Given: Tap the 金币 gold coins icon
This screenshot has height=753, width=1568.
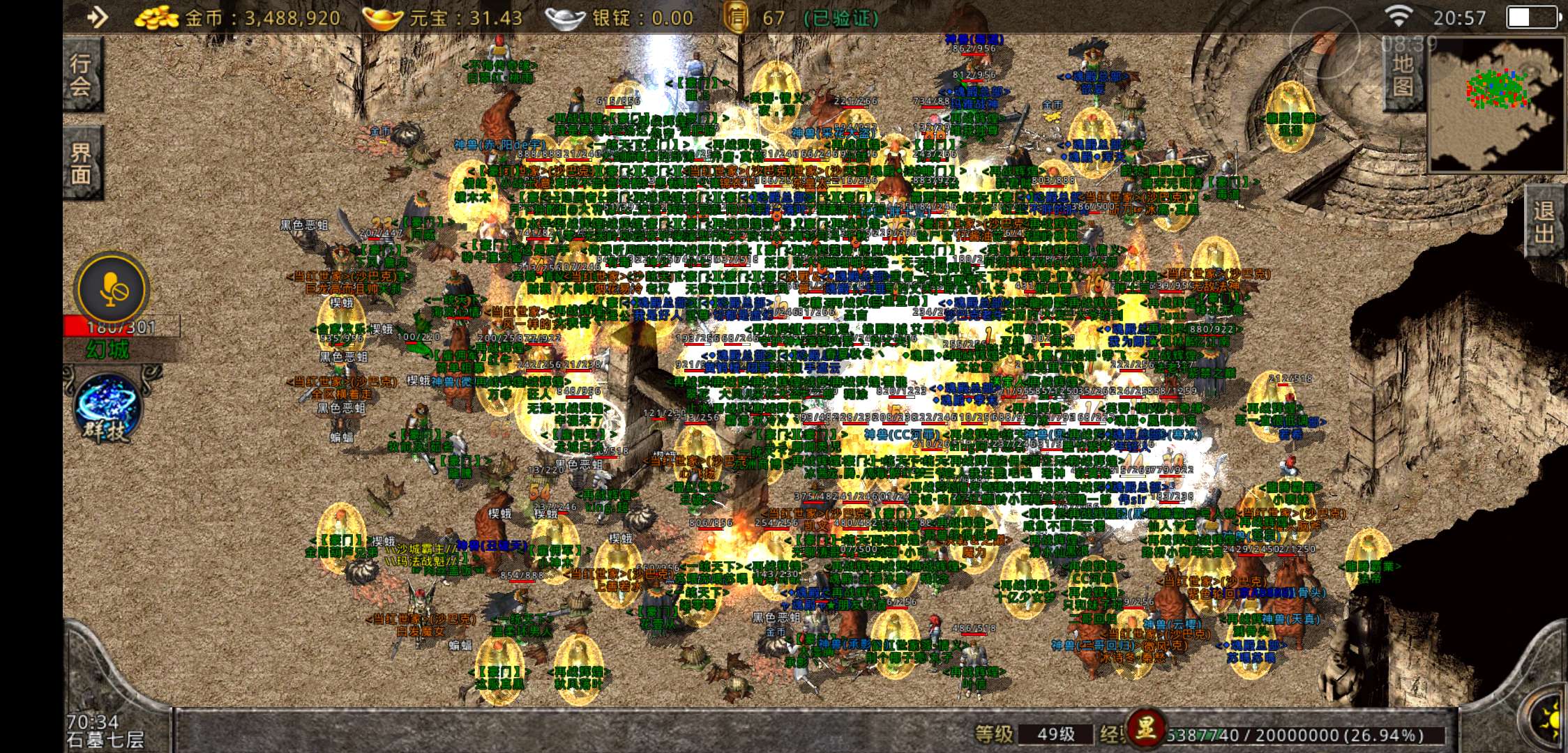Looking at the screenshot, I should (x=157, y=18).
